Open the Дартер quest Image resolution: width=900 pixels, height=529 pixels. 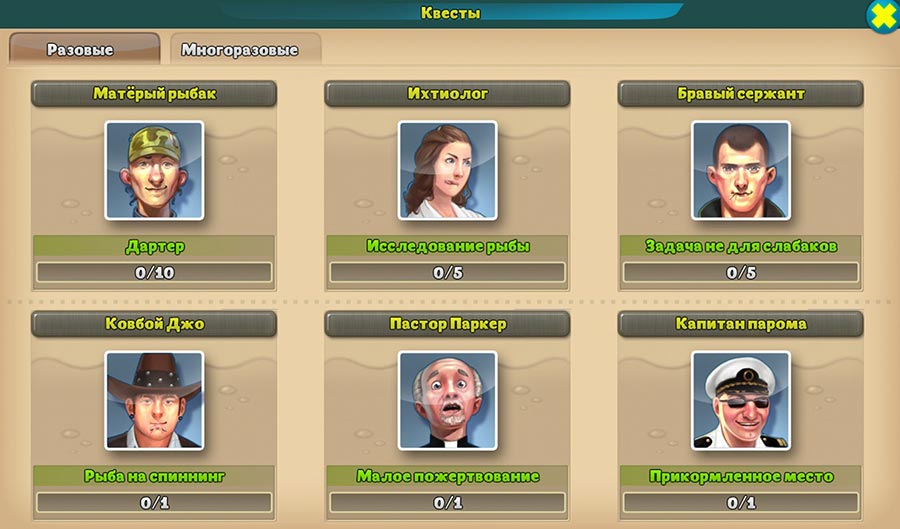tap(154, 246)
